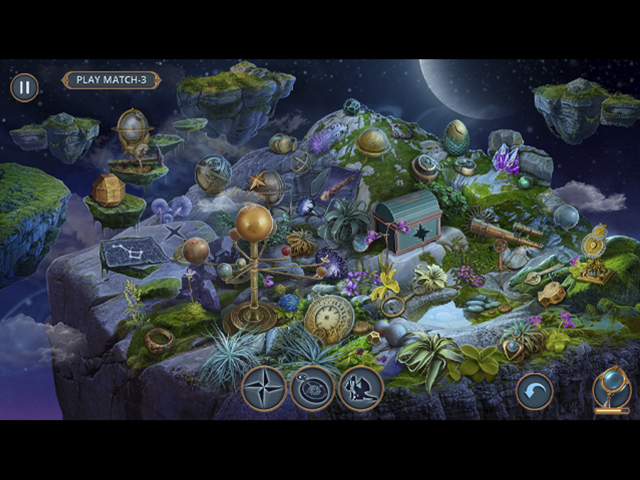
Task: Select the four-pointed star silhouette icon
Action: [264, 388]
